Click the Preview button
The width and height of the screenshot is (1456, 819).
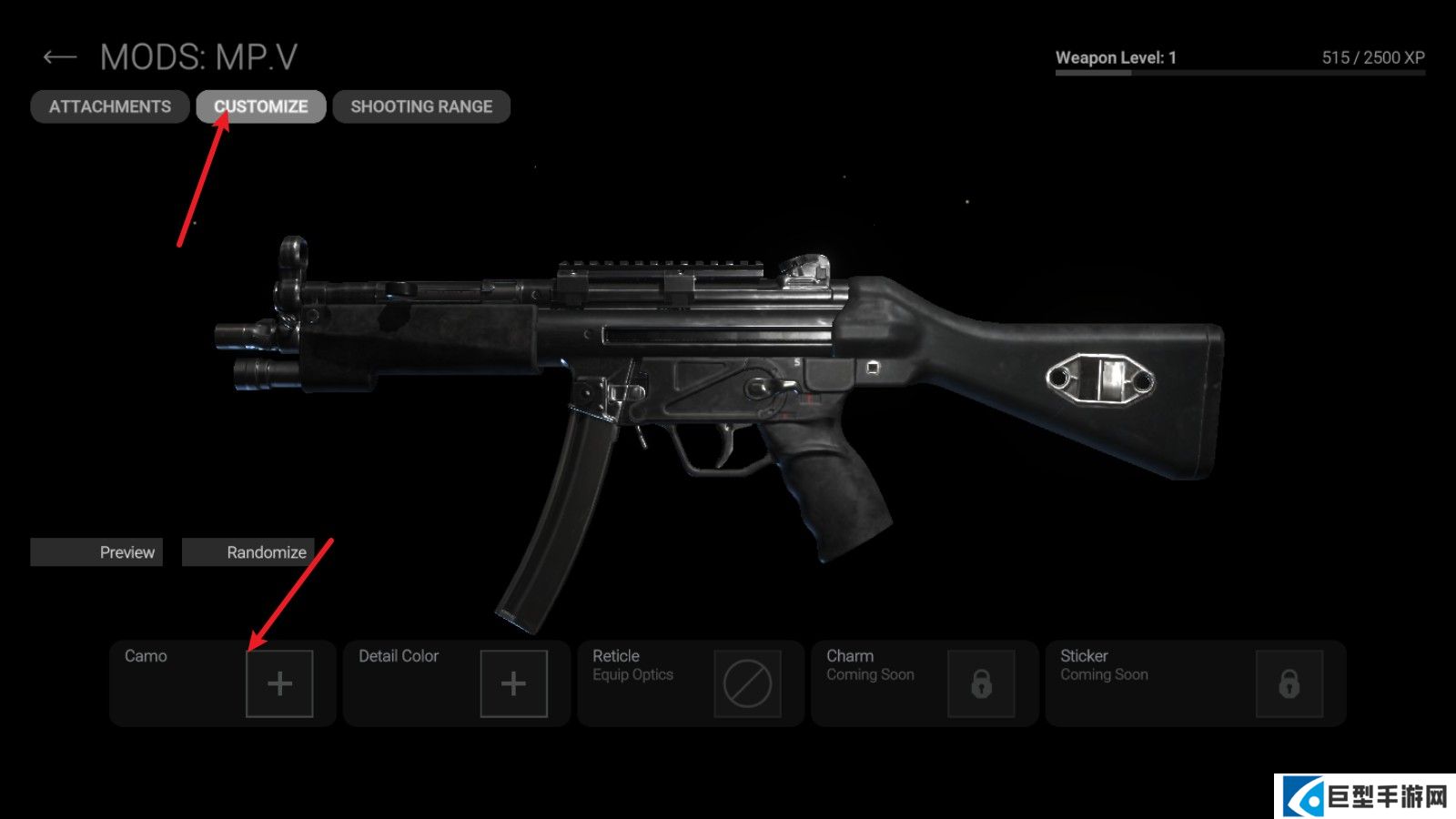click(x=96, y=552)
